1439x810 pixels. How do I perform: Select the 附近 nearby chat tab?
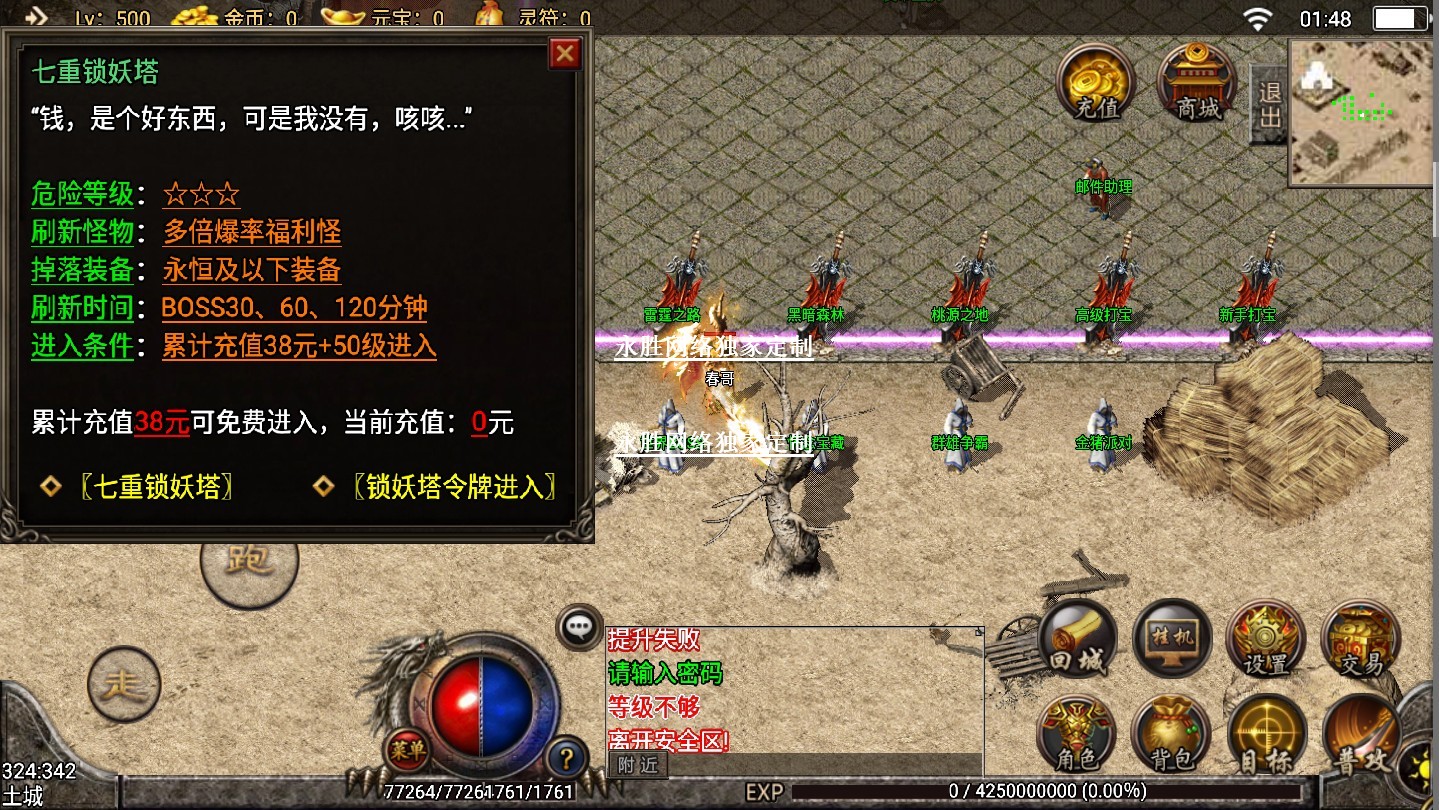637,766
